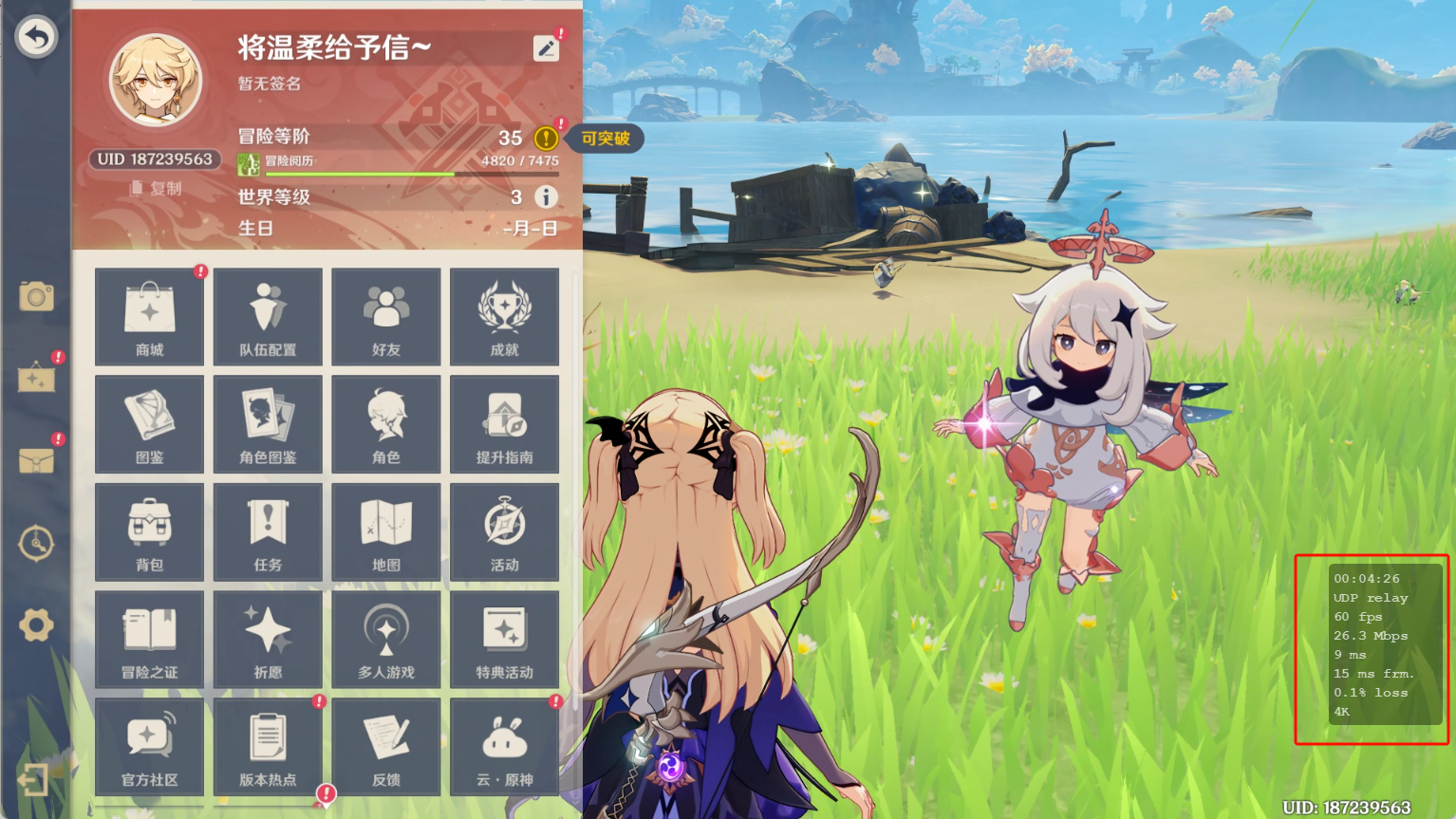
Task: Edit the player signature with pencil icon
Action: 547,48
